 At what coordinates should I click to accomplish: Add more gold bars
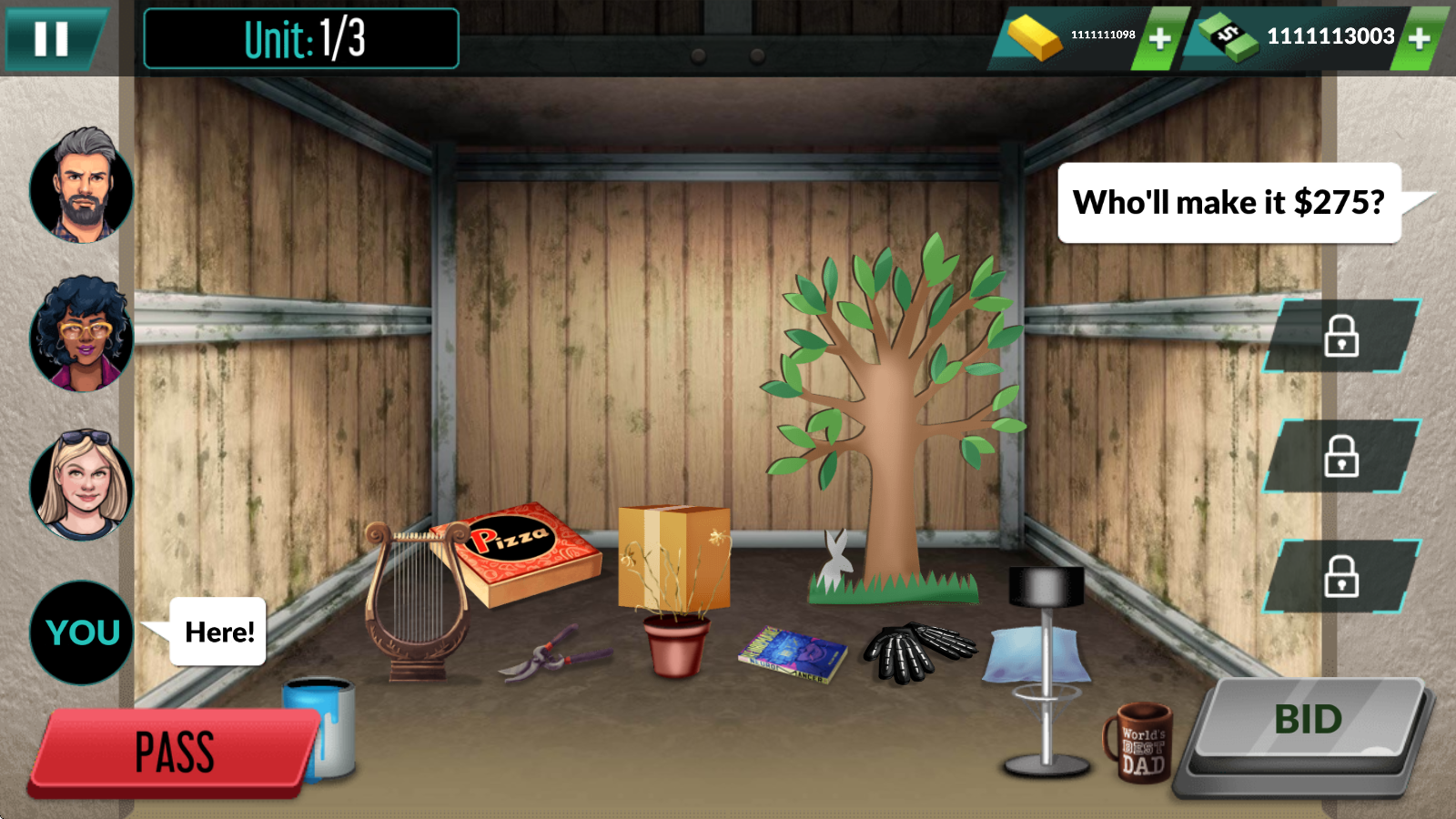tap(1159, 38)
